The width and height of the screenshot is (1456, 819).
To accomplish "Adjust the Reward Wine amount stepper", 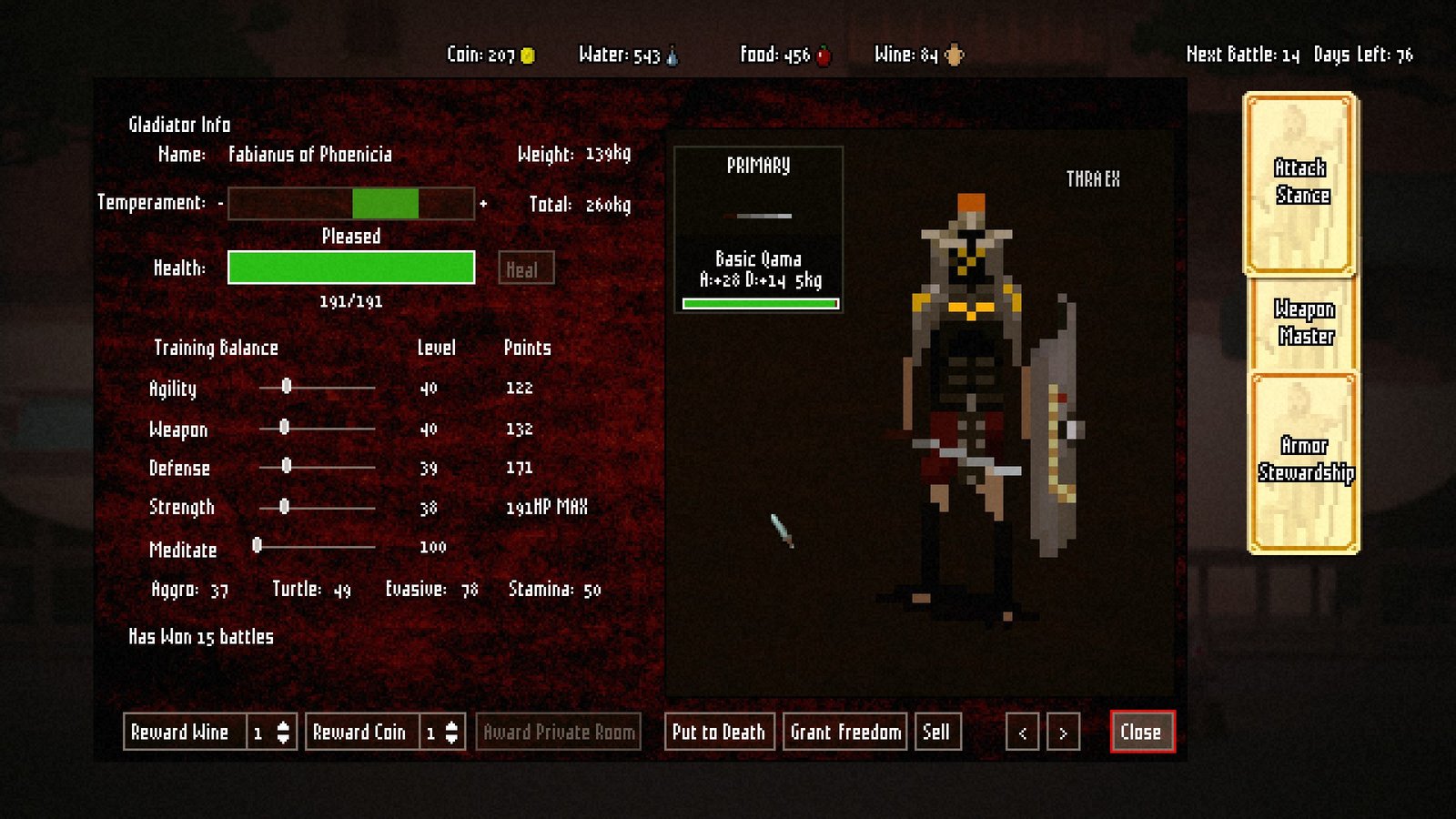I will (x=283, y=733).
